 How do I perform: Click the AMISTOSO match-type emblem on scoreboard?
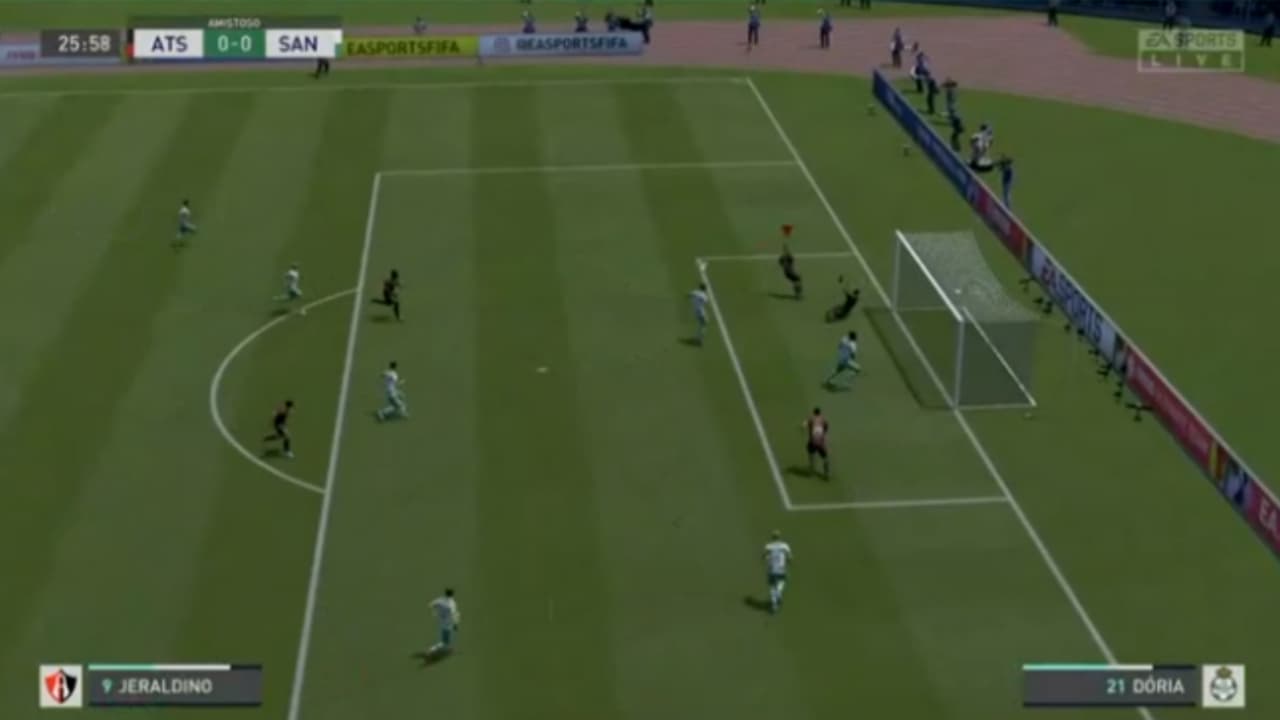click(234, 22)
